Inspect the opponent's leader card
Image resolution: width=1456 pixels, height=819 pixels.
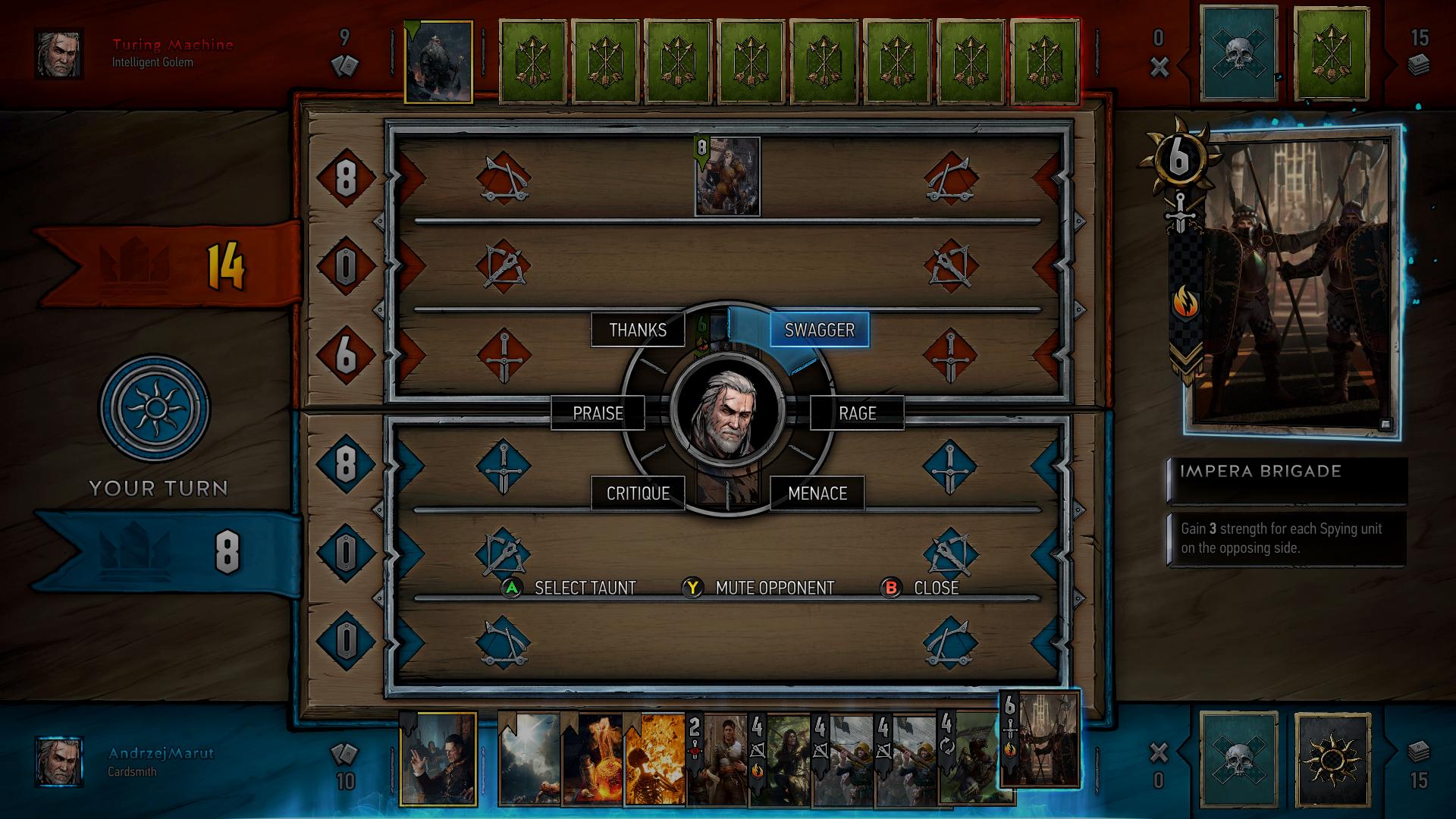pyautogui.click(x=438, y=62)
